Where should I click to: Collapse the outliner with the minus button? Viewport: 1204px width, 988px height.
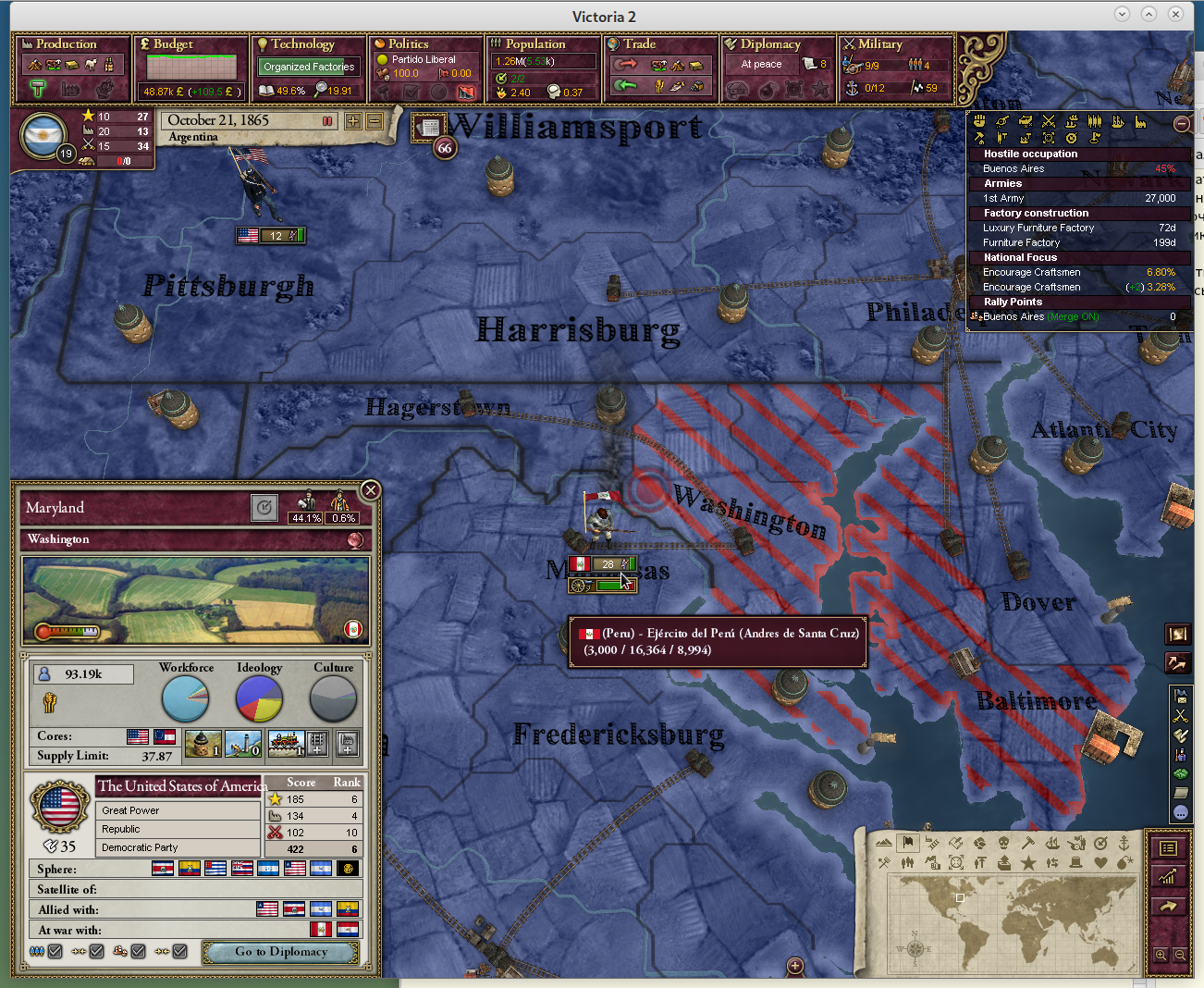click(x=1181, y=124)
